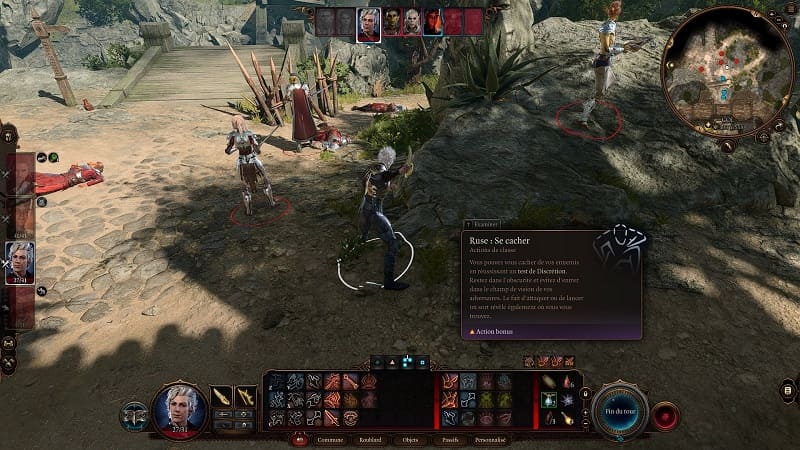Show the Passifs hotbar tab
This screenshot has width=800, height=450.
[x=449, y=439]
